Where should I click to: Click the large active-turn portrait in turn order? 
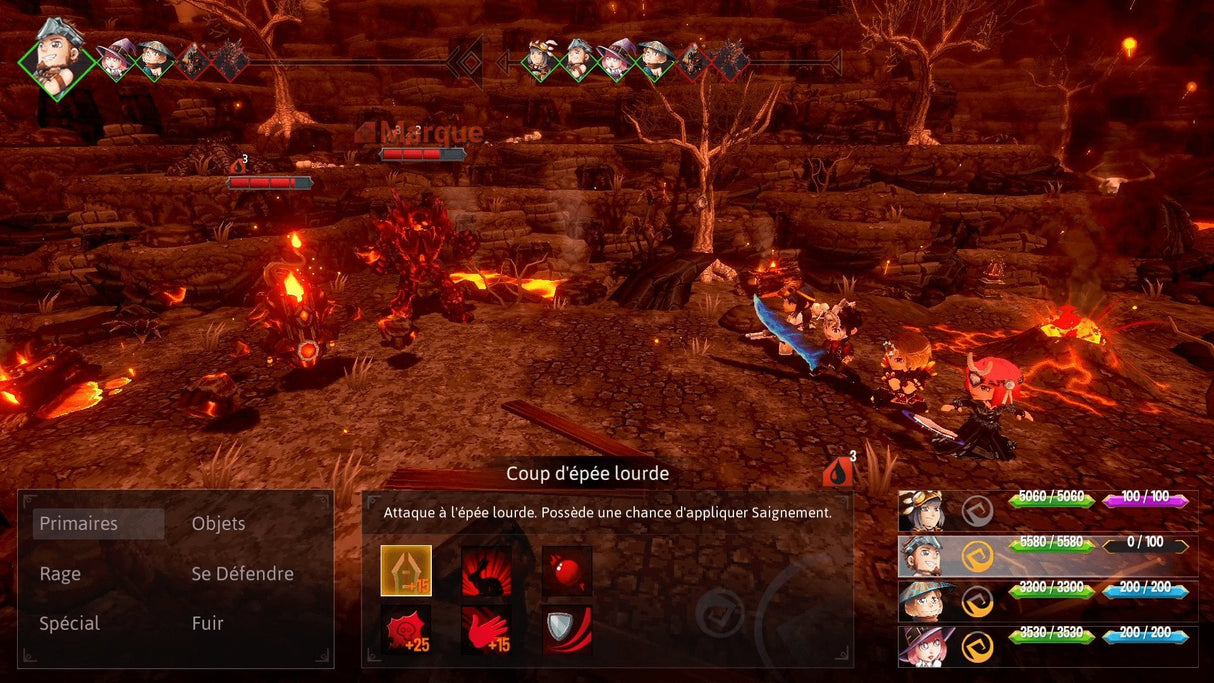[x=57, y=58]
